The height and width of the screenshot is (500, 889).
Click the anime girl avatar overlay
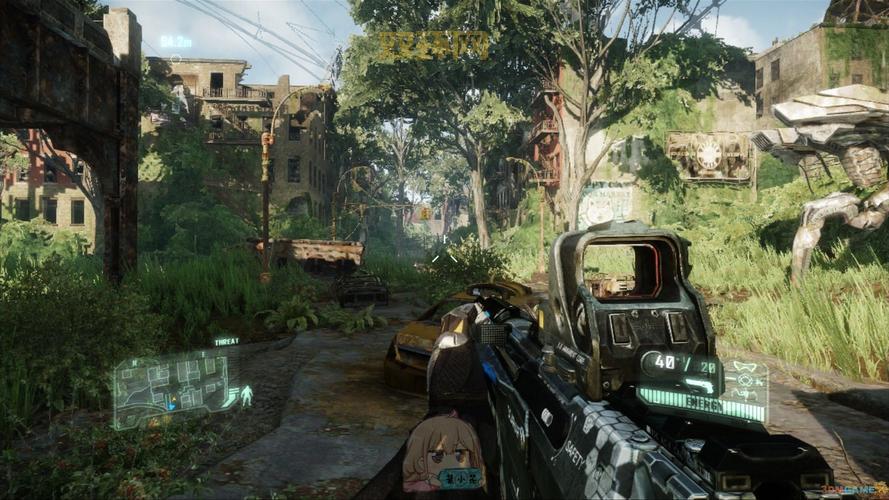(443, 457)
